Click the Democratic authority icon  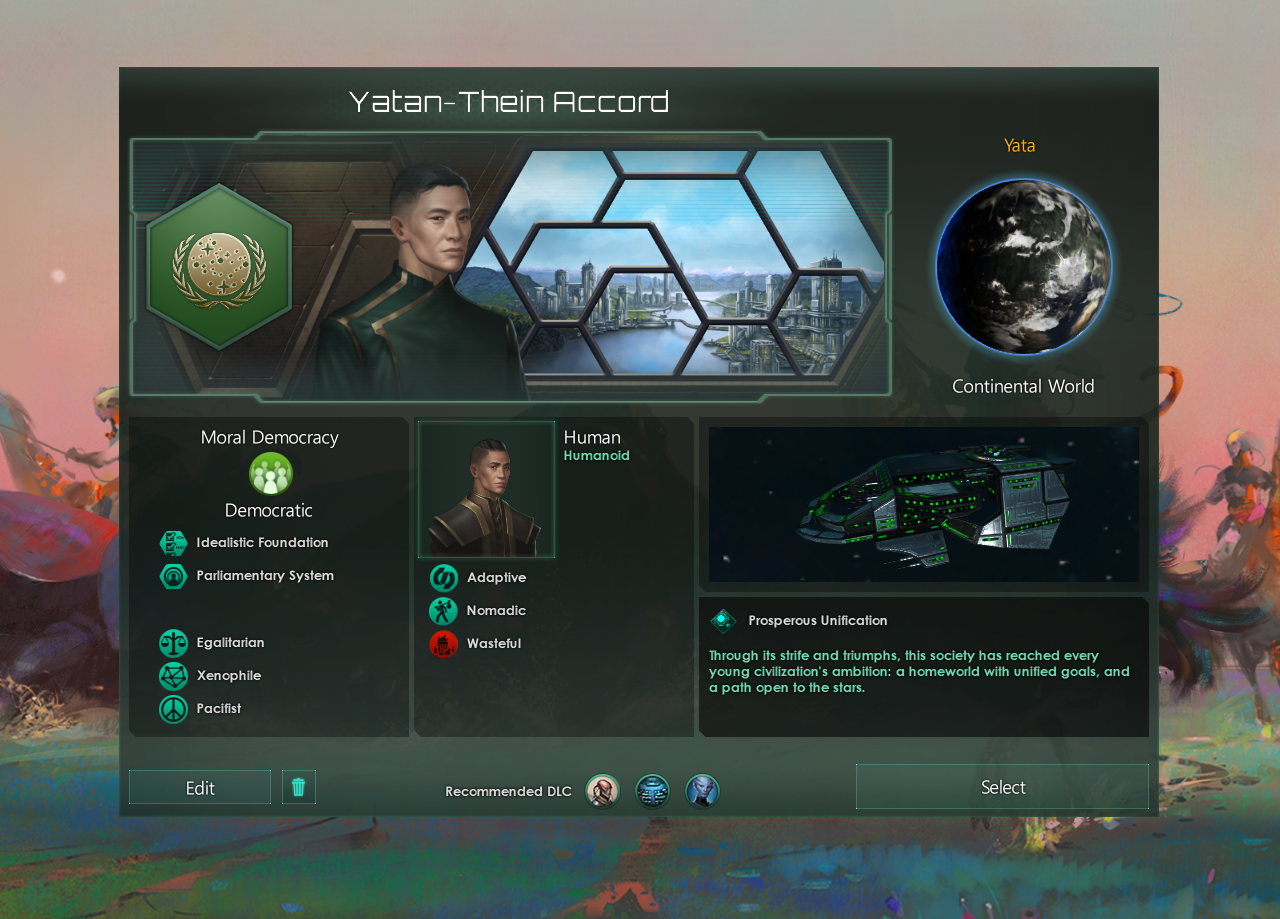tap(270, 474)
